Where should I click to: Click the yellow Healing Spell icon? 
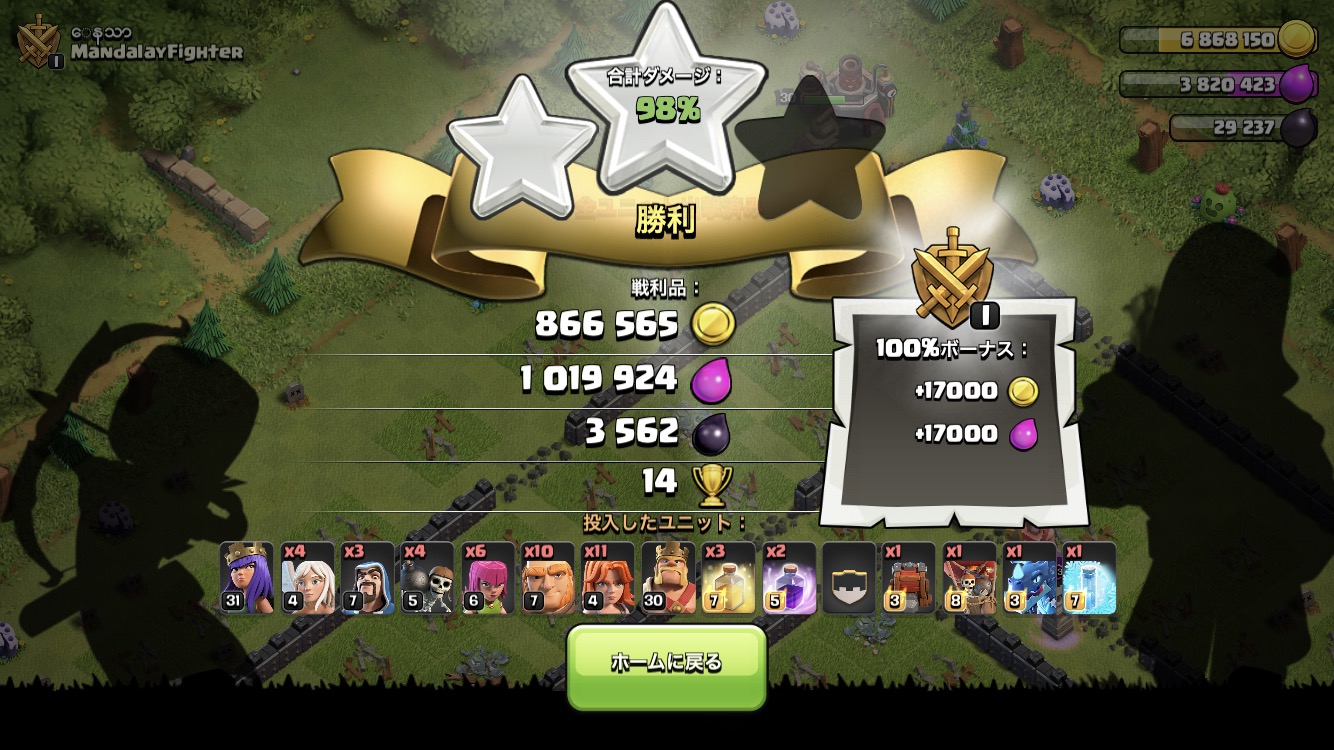[728, 578]
